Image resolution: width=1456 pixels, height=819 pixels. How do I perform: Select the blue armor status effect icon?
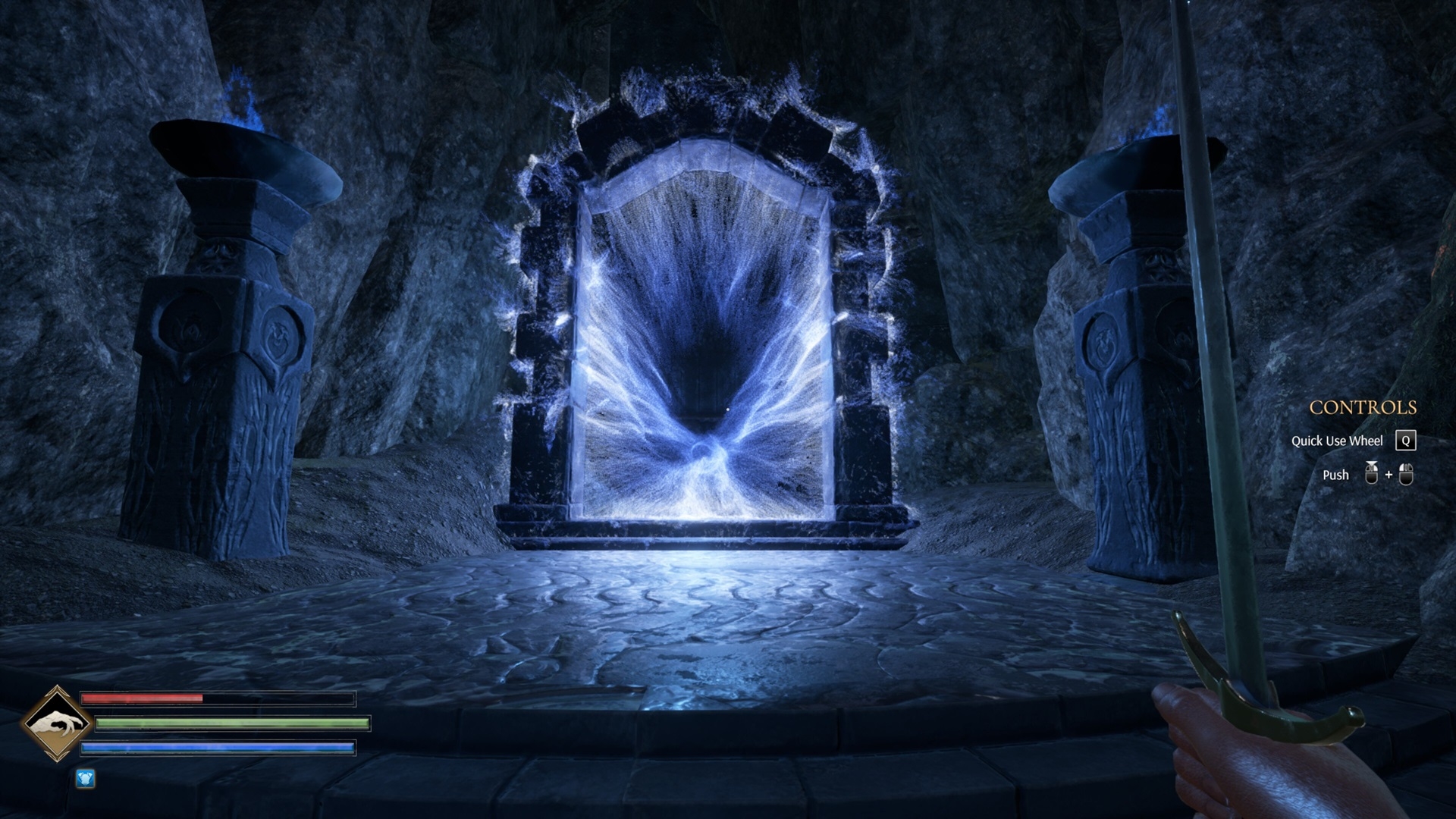tap(85, 779)
